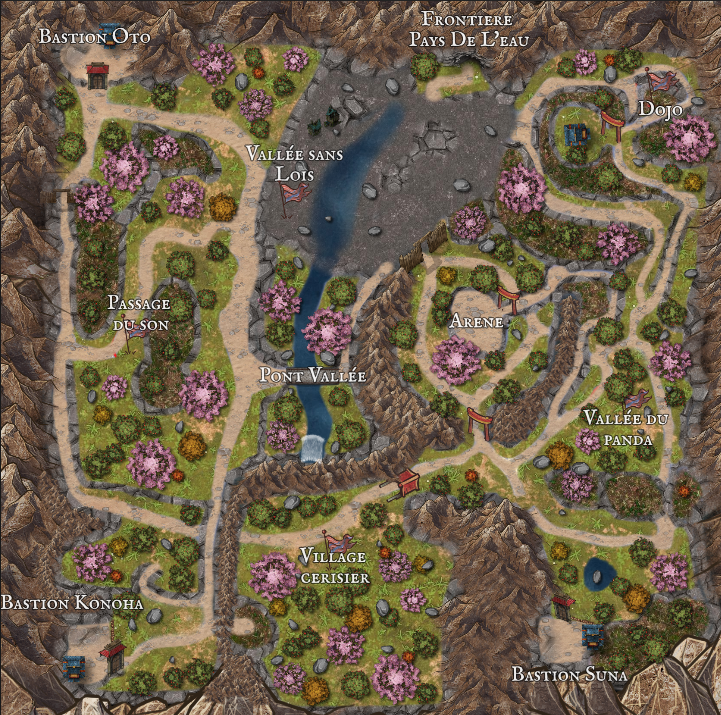Viewport: 721px width, 715px height.
Task: Click the Bastion Konoha label
Action: pos(72,604)
